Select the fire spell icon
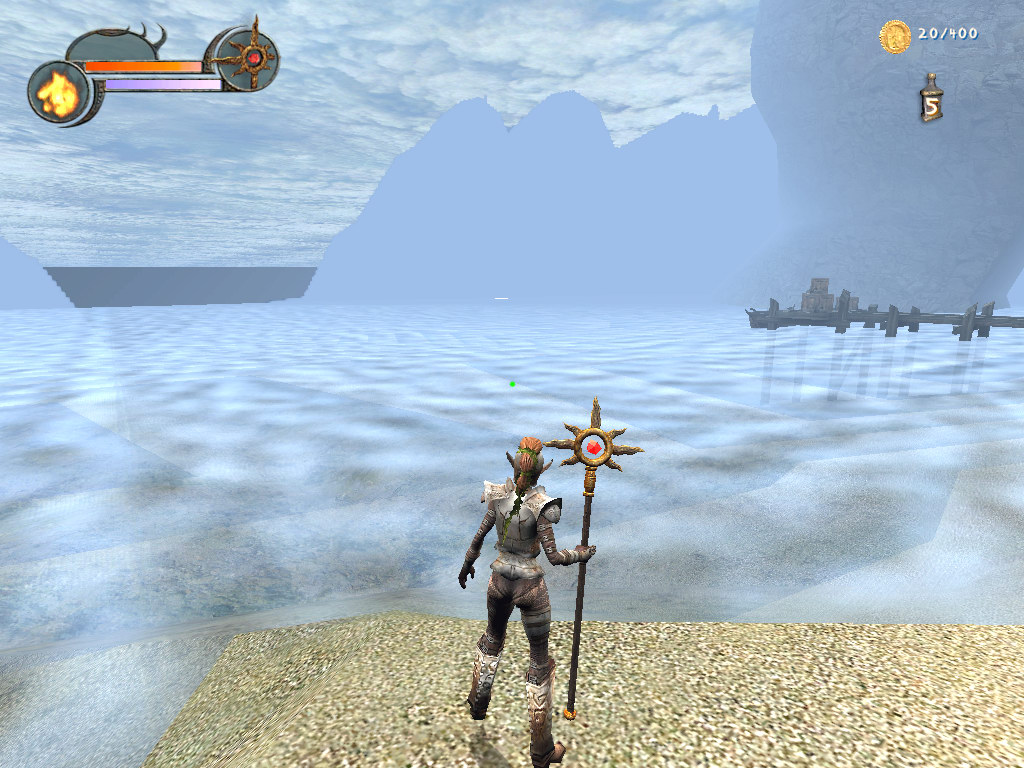 pos(58,93)
